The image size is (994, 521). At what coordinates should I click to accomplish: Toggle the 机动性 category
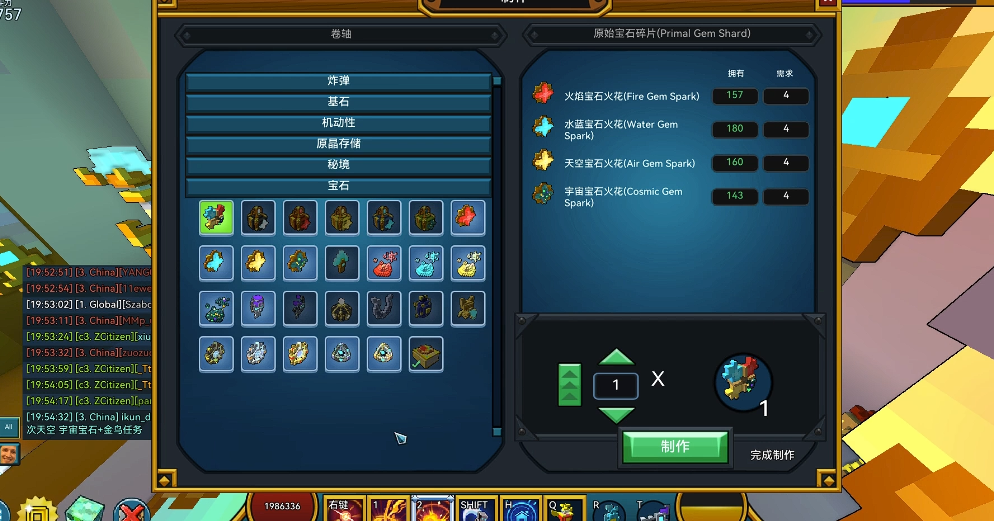(x=338, y=123)
